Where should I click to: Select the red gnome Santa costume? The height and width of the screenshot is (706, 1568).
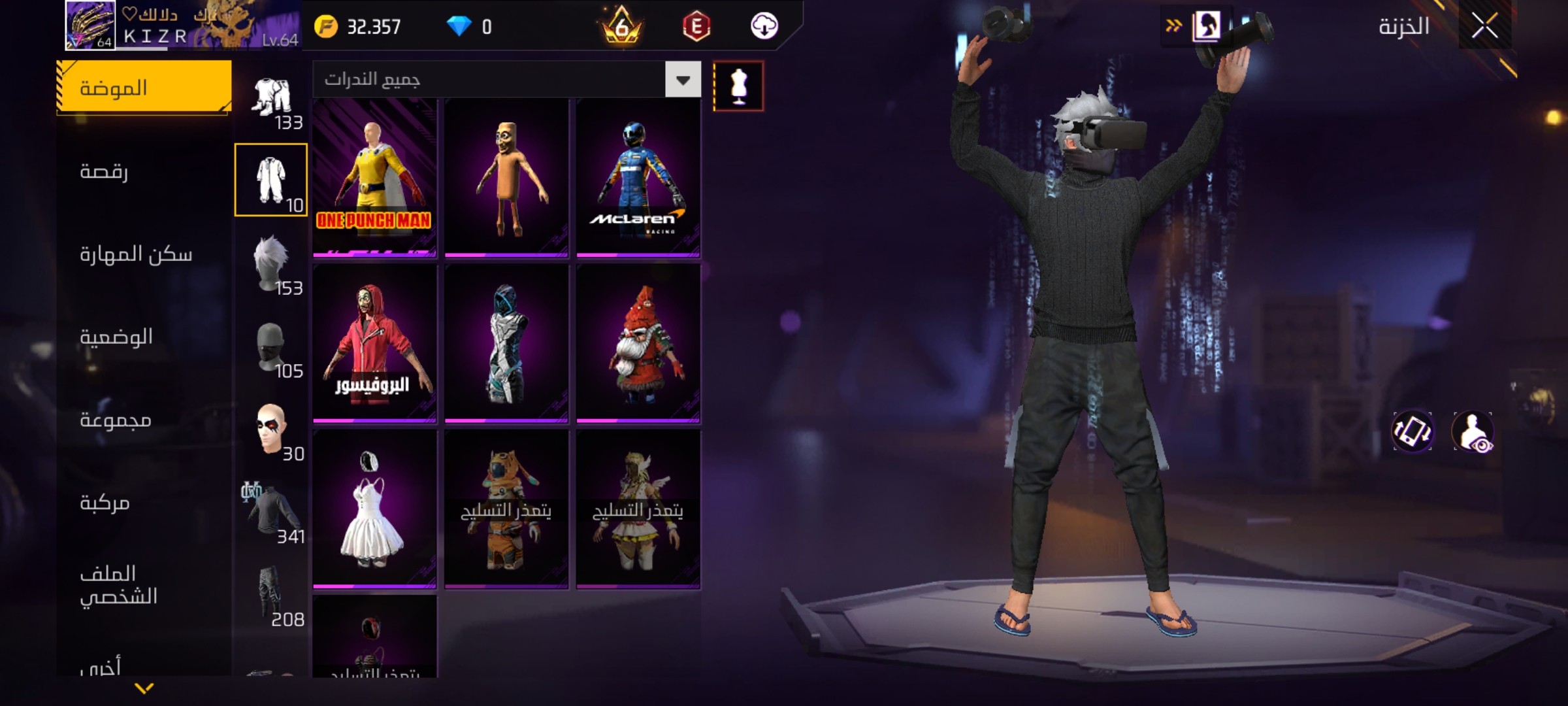point(638,343)
